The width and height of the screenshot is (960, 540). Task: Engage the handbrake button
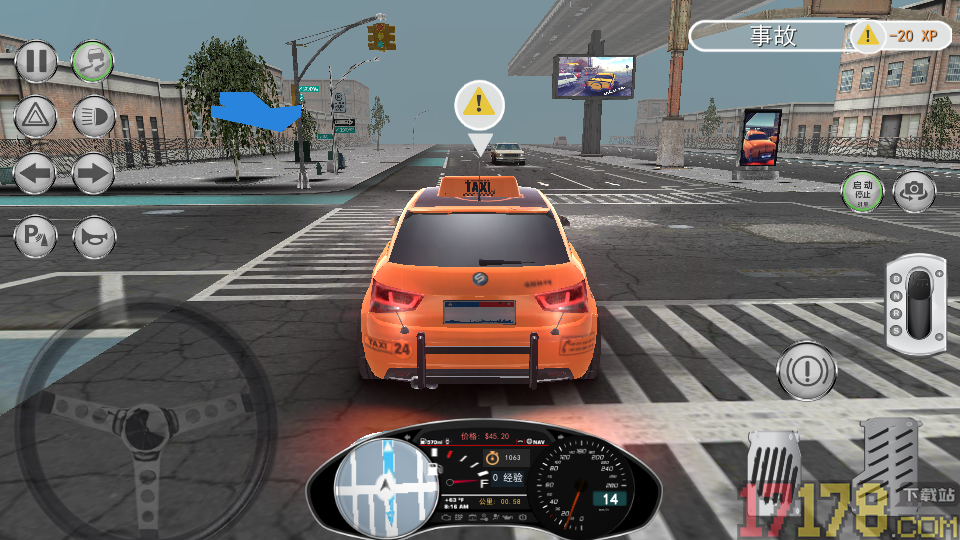click(x=807, y=369)
